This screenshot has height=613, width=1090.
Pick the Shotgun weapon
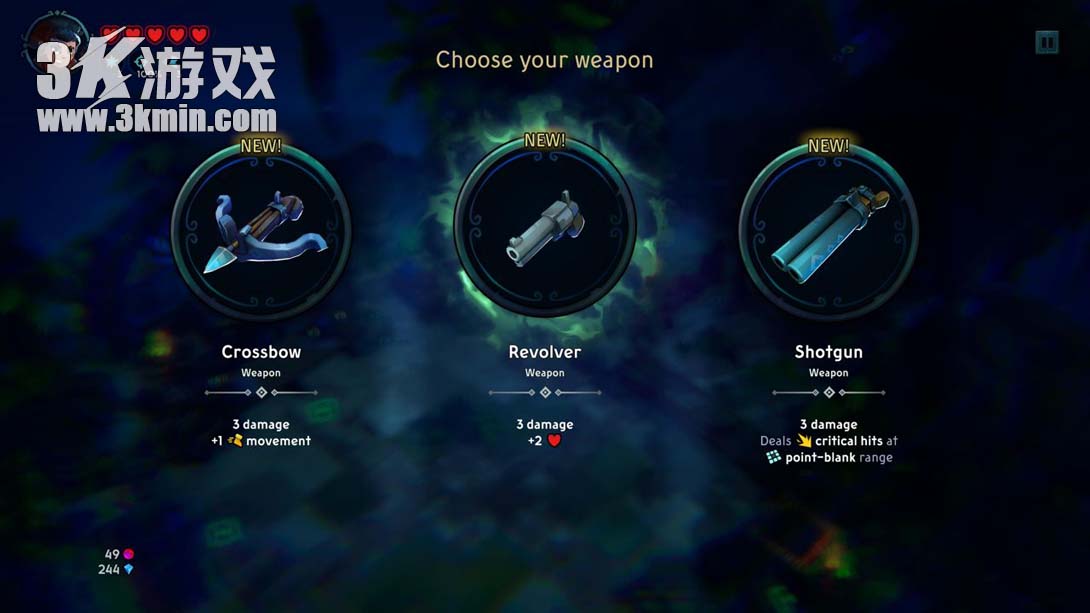click(828, 232)
